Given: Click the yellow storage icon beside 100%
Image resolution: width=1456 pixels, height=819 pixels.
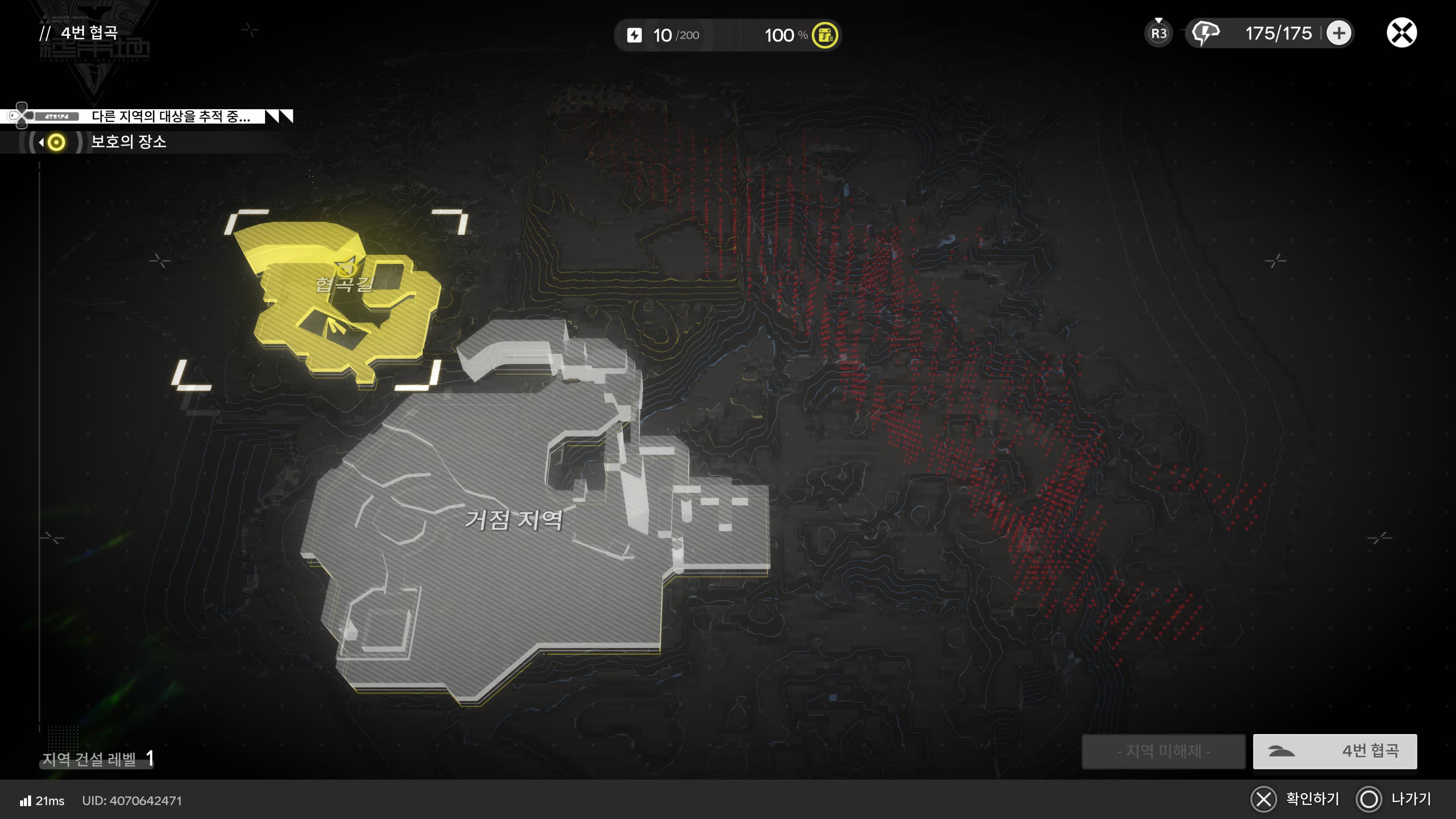Looking at the screenshot, I should 825,36.
